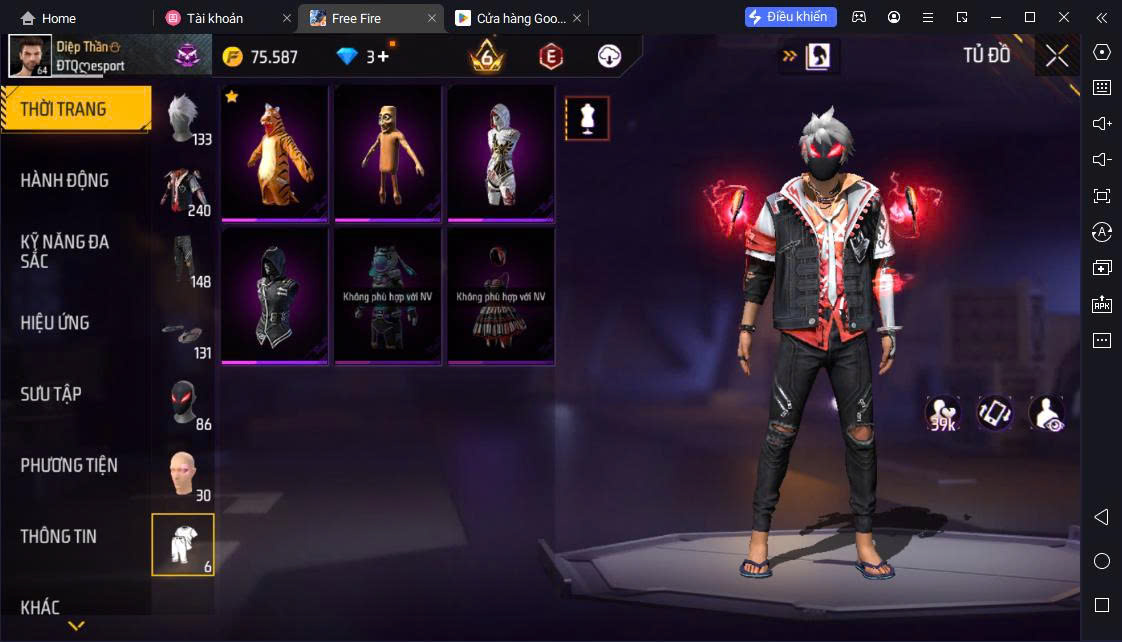Open the footwear subcategory with 131 items

click(x=184, y=334)
